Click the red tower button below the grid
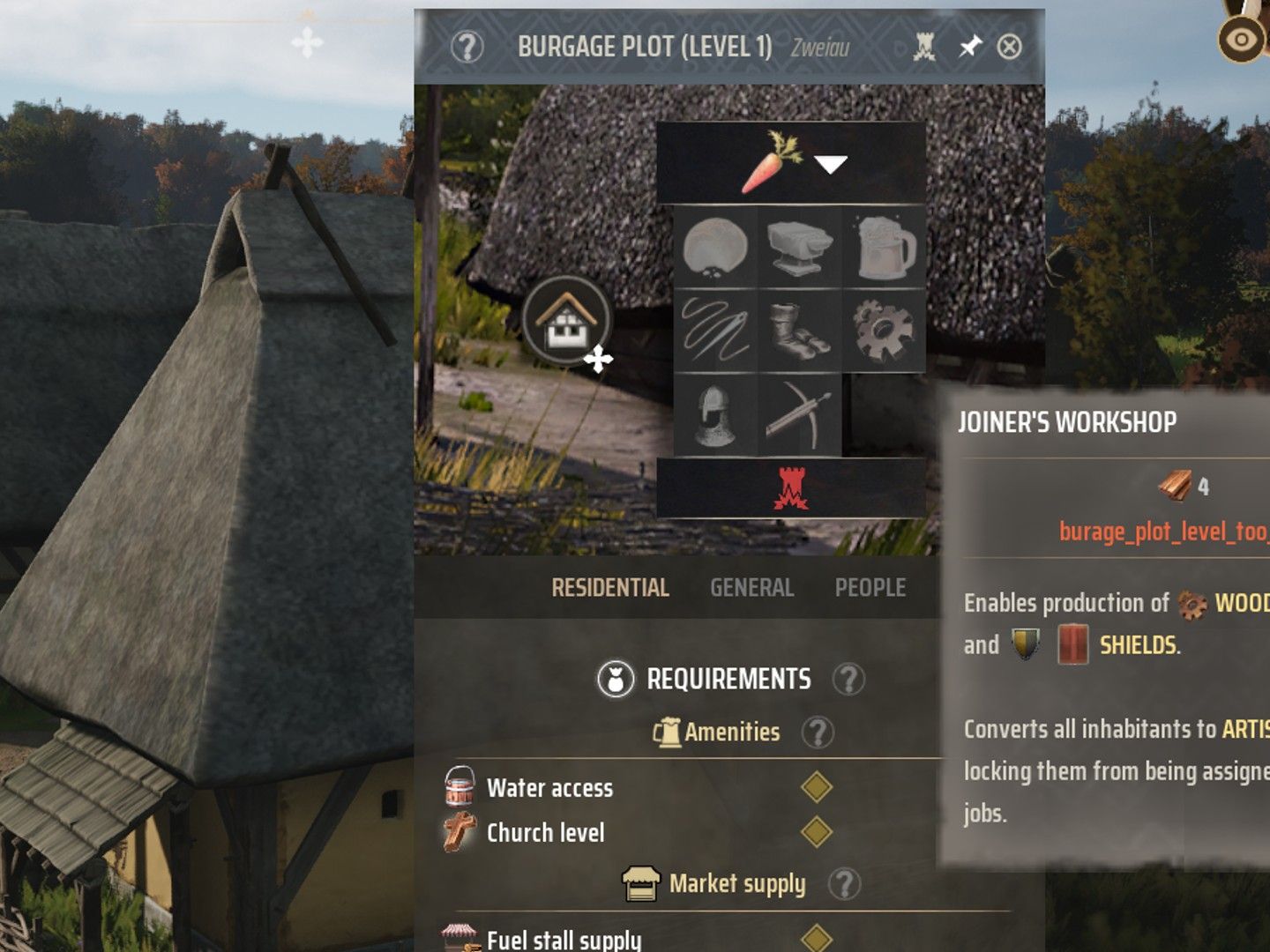 pos(790,488)
